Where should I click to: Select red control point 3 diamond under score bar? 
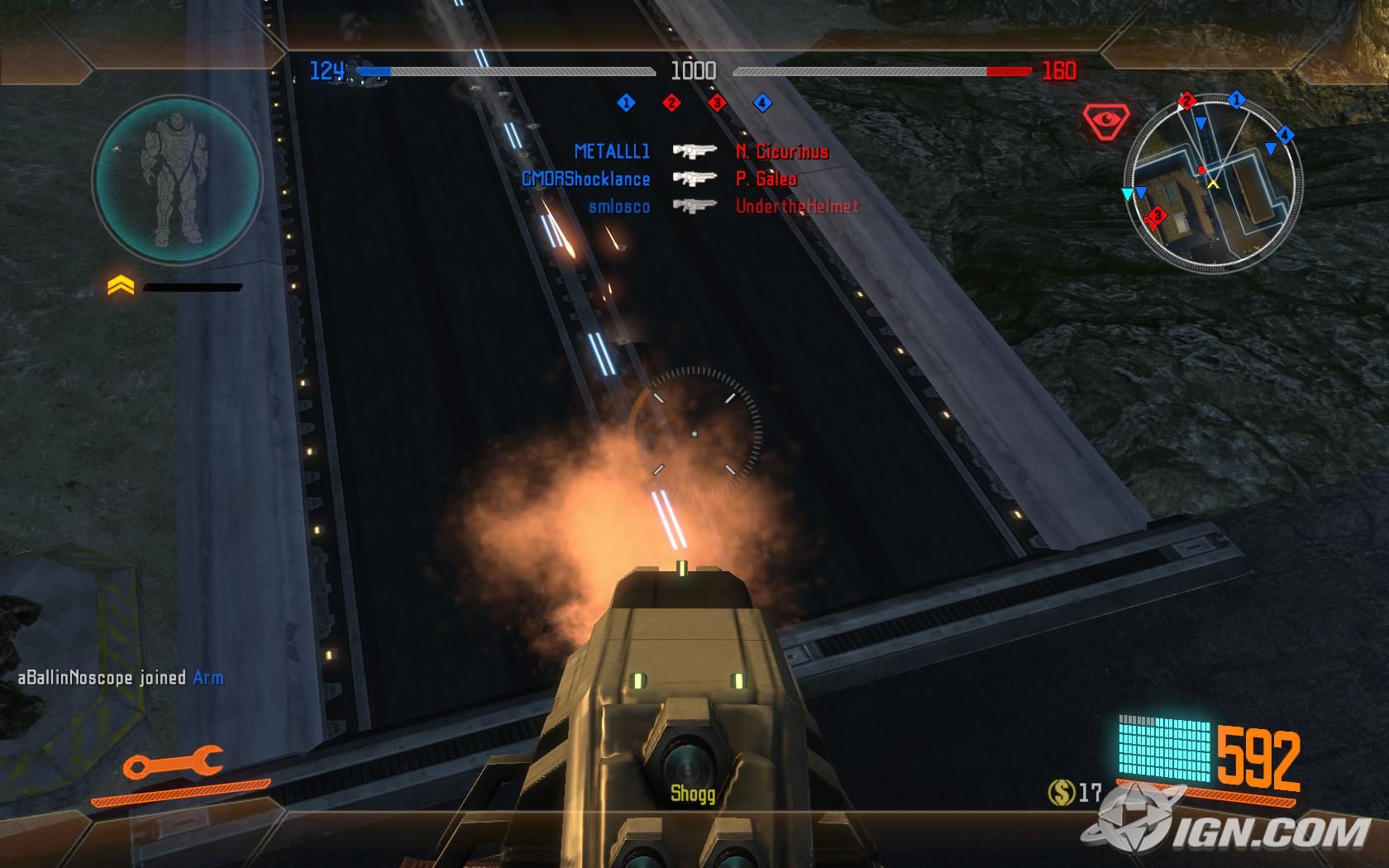(717, 103)
